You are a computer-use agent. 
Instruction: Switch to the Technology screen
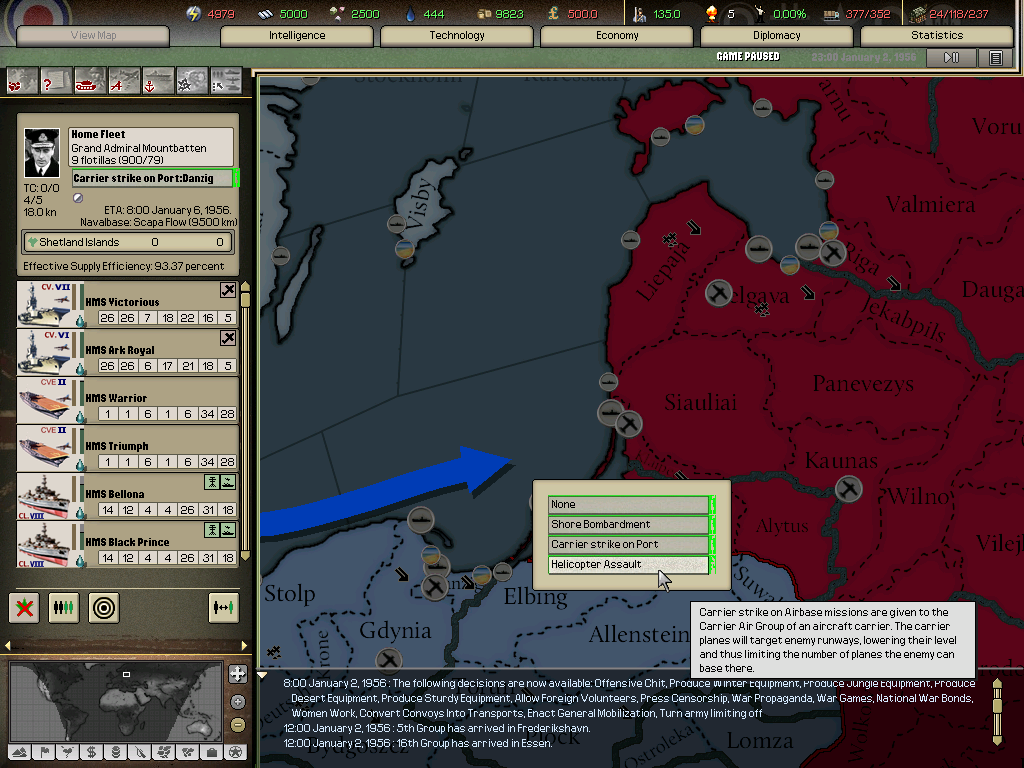457,36
